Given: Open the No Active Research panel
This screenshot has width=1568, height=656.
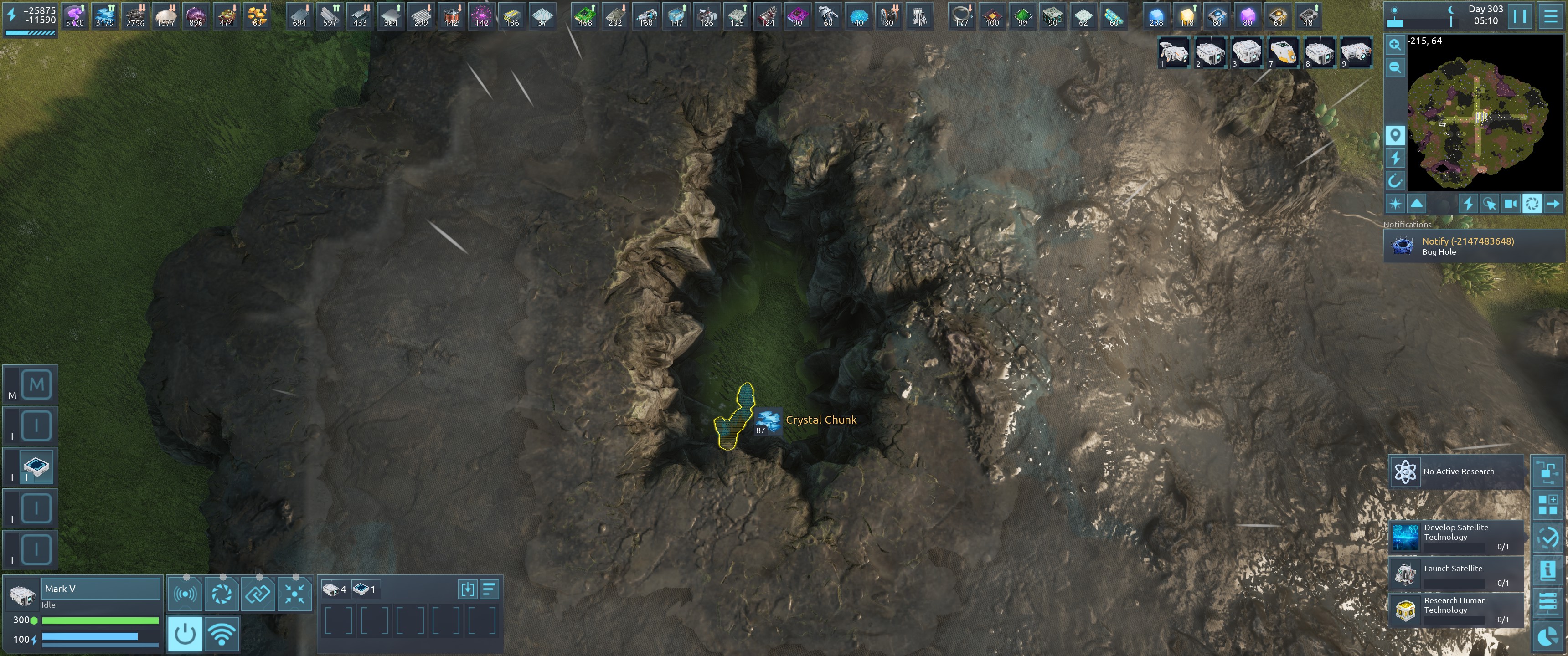Looking at the screenshot, I should [1456, 471].
